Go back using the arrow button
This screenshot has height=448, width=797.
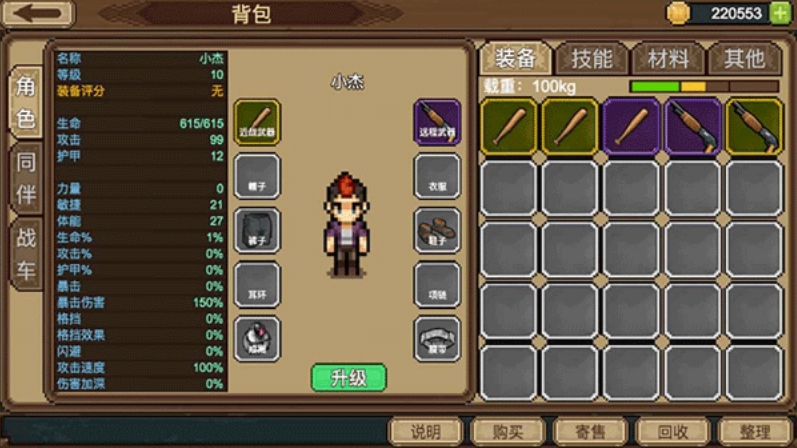click(38, 14)
